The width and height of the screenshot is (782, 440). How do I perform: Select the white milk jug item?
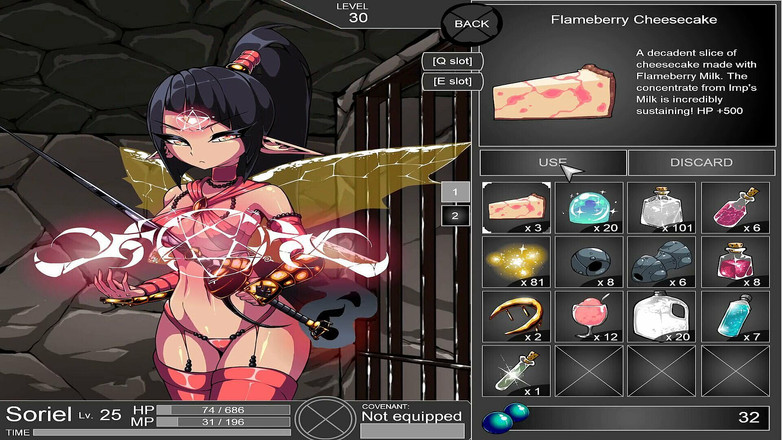[662, 315]
